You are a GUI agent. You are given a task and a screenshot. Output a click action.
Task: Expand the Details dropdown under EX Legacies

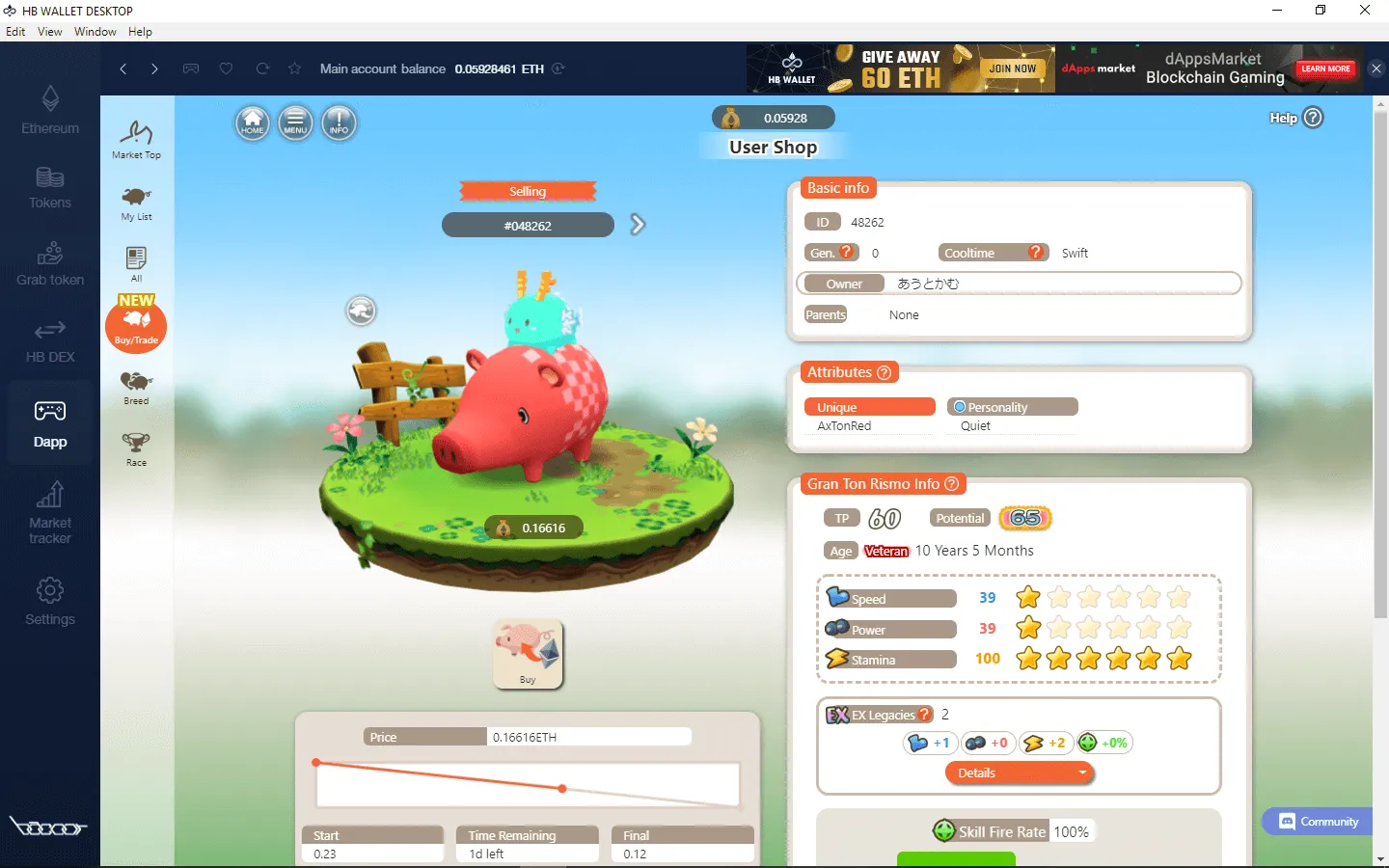click(1019, 773)
